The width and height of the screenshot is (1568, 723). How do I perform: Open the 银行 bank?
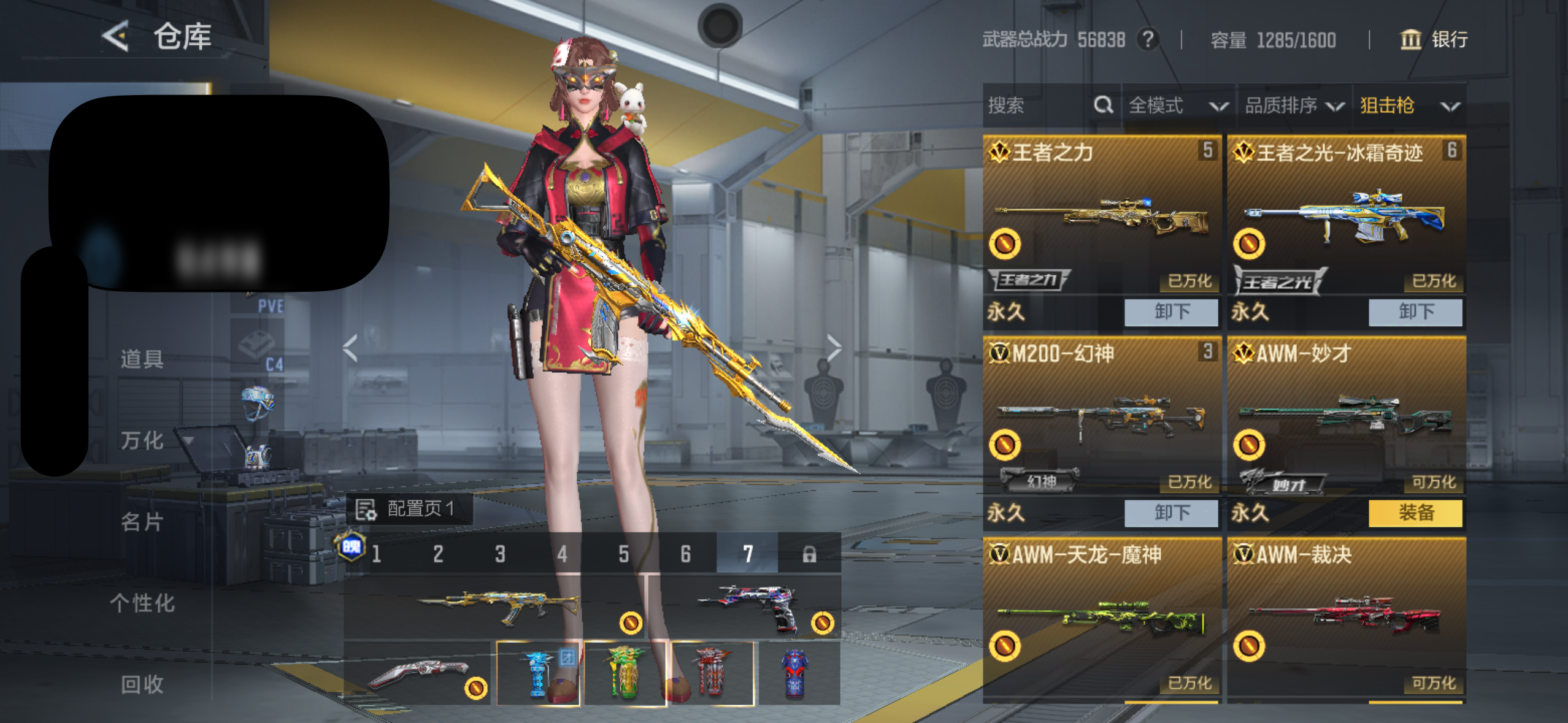[1434, 40]
